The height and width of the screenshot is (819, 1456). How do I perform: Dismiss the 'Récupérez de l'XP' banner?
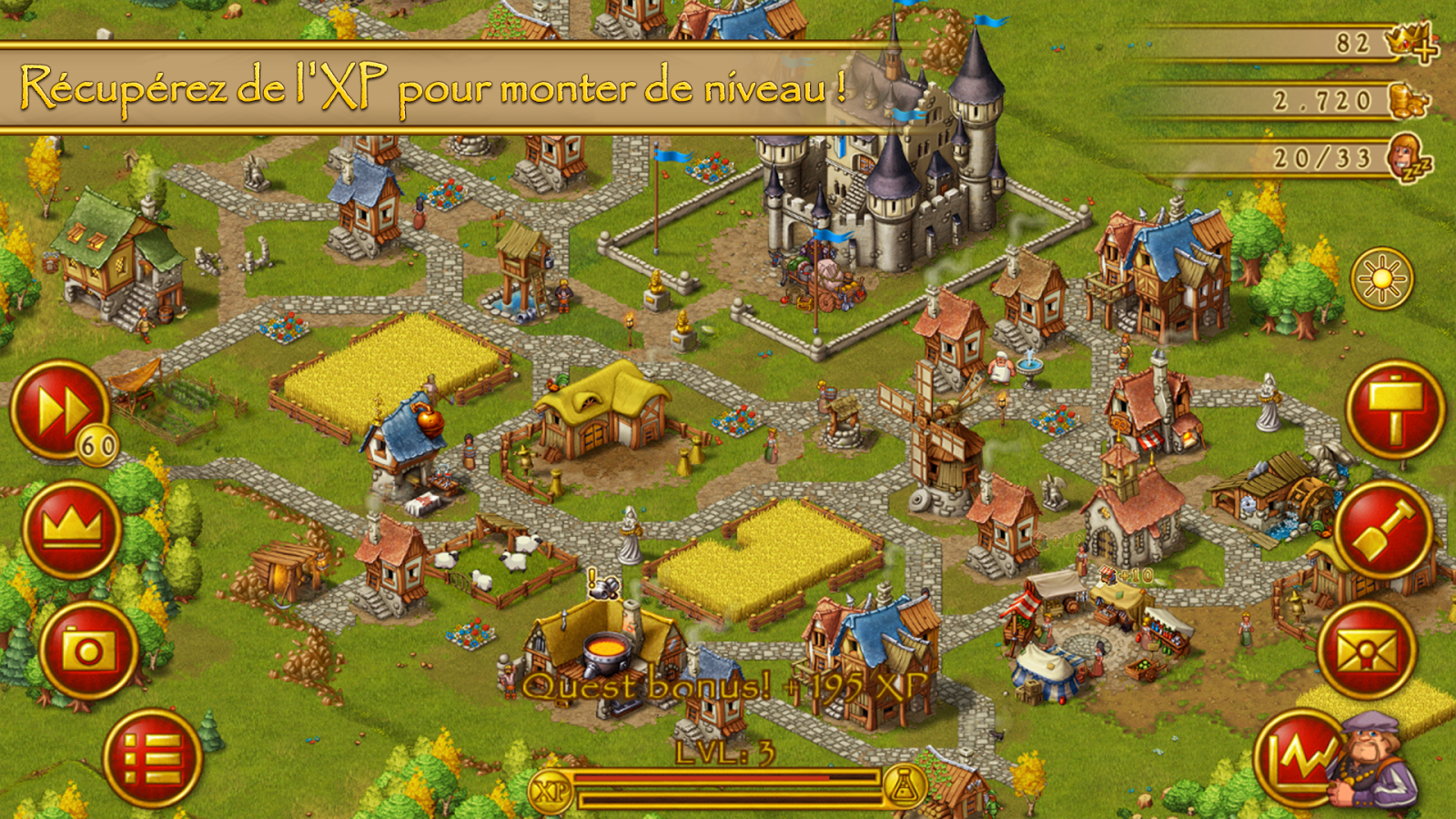437,85
